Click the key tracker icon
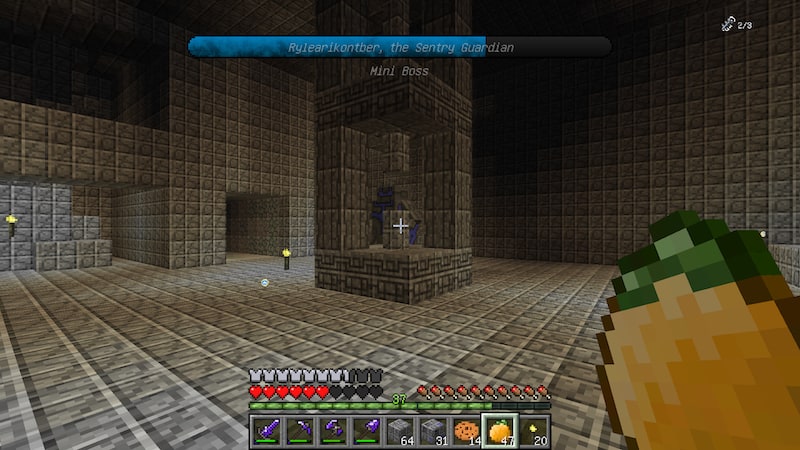This screenshot has width=800, height=450. tap(727, 24)
